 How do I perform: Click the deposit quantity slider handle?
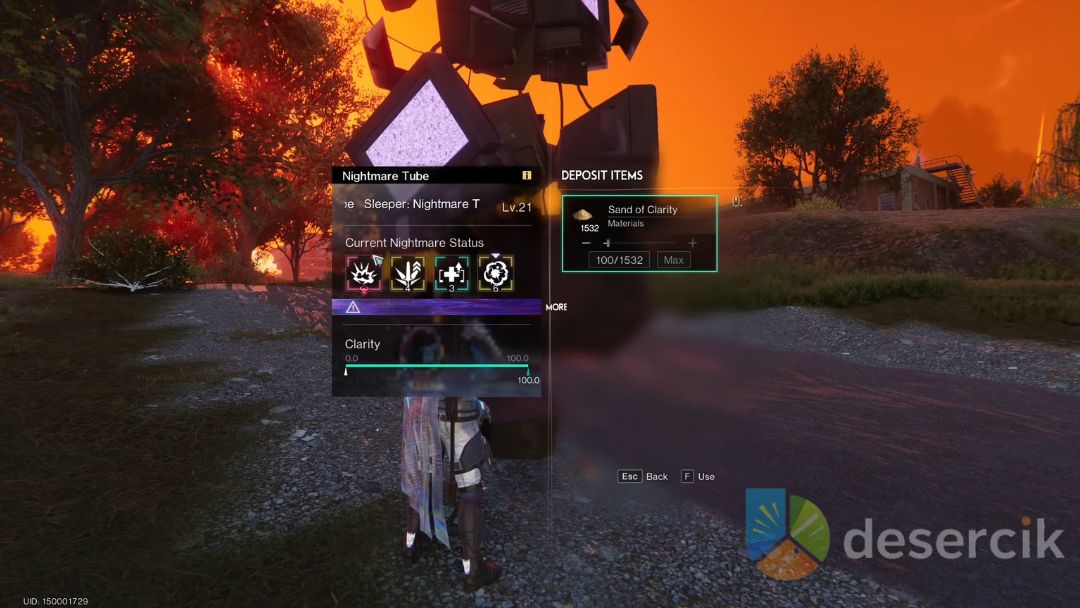(606, 243)
